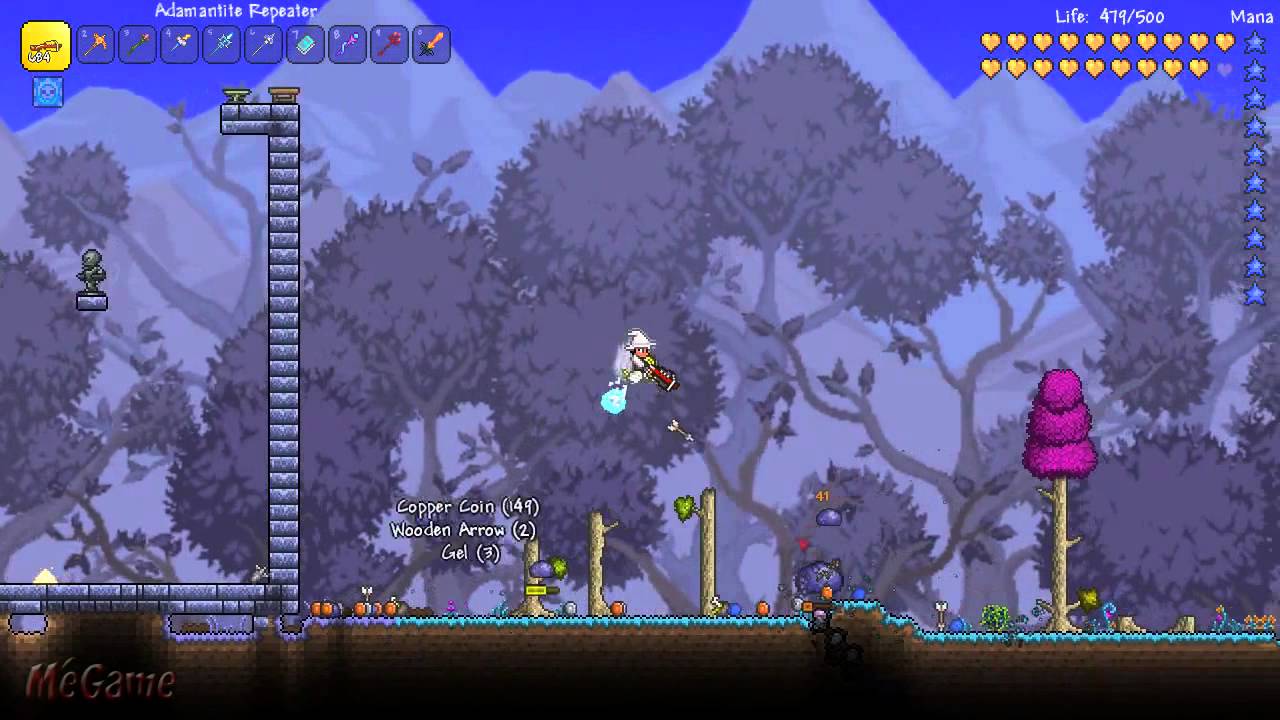Pick the silver trident staff in slot 6
The width and height of the screenshot is (1280, 720).
coord(264,45)
